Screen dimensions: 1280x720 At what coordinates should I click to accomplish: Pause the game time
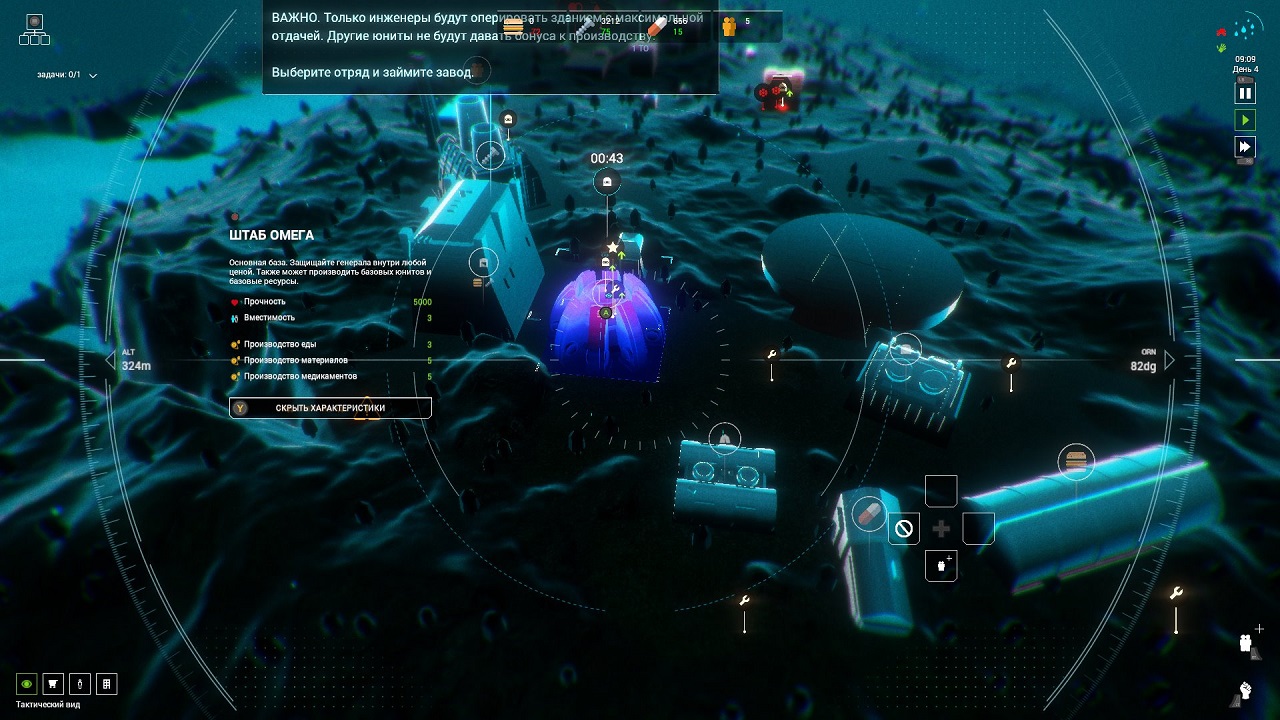tap(1245, 93)
